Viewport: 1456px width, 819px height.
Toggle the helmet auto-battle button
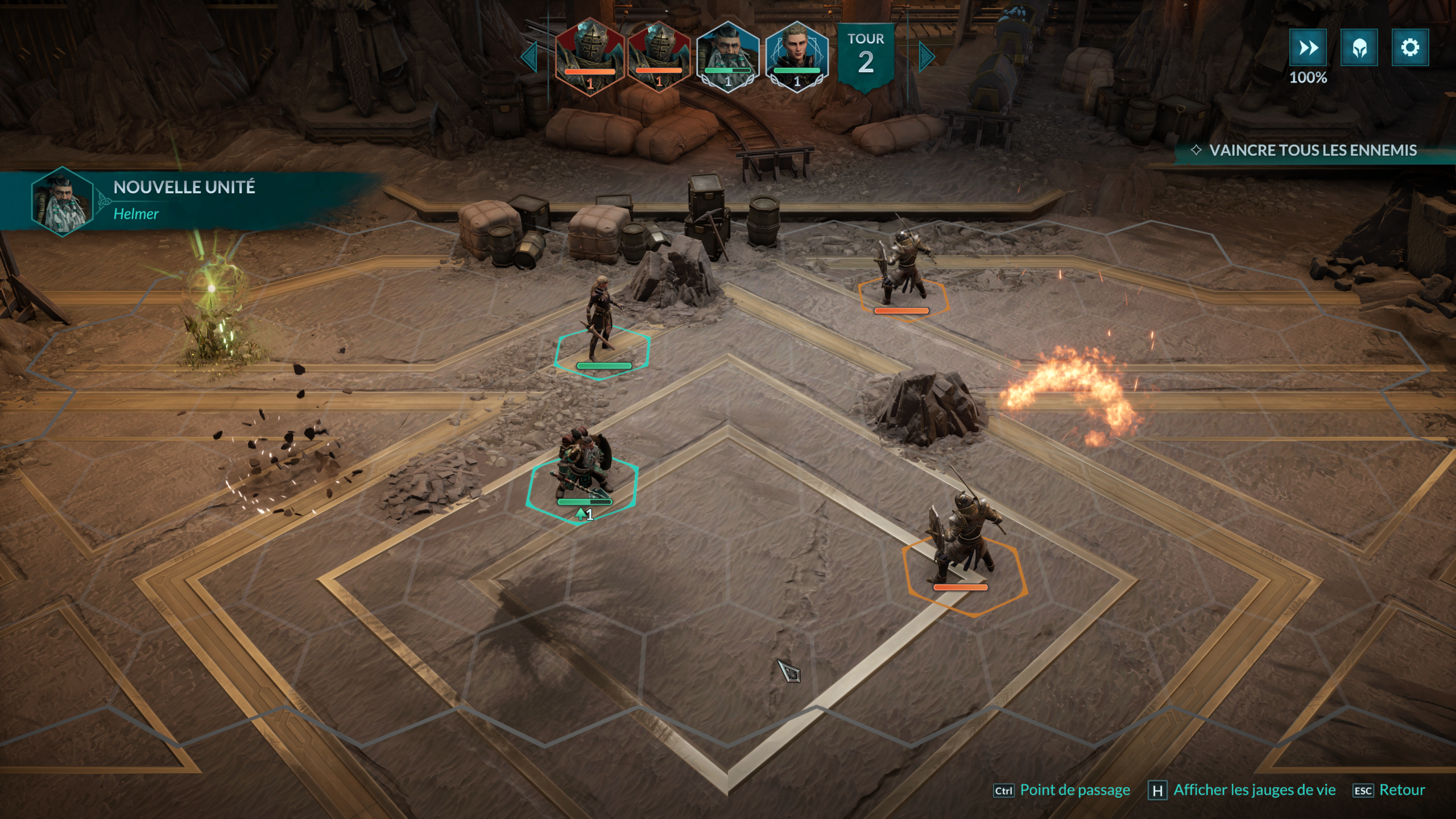click(1359, 48)
